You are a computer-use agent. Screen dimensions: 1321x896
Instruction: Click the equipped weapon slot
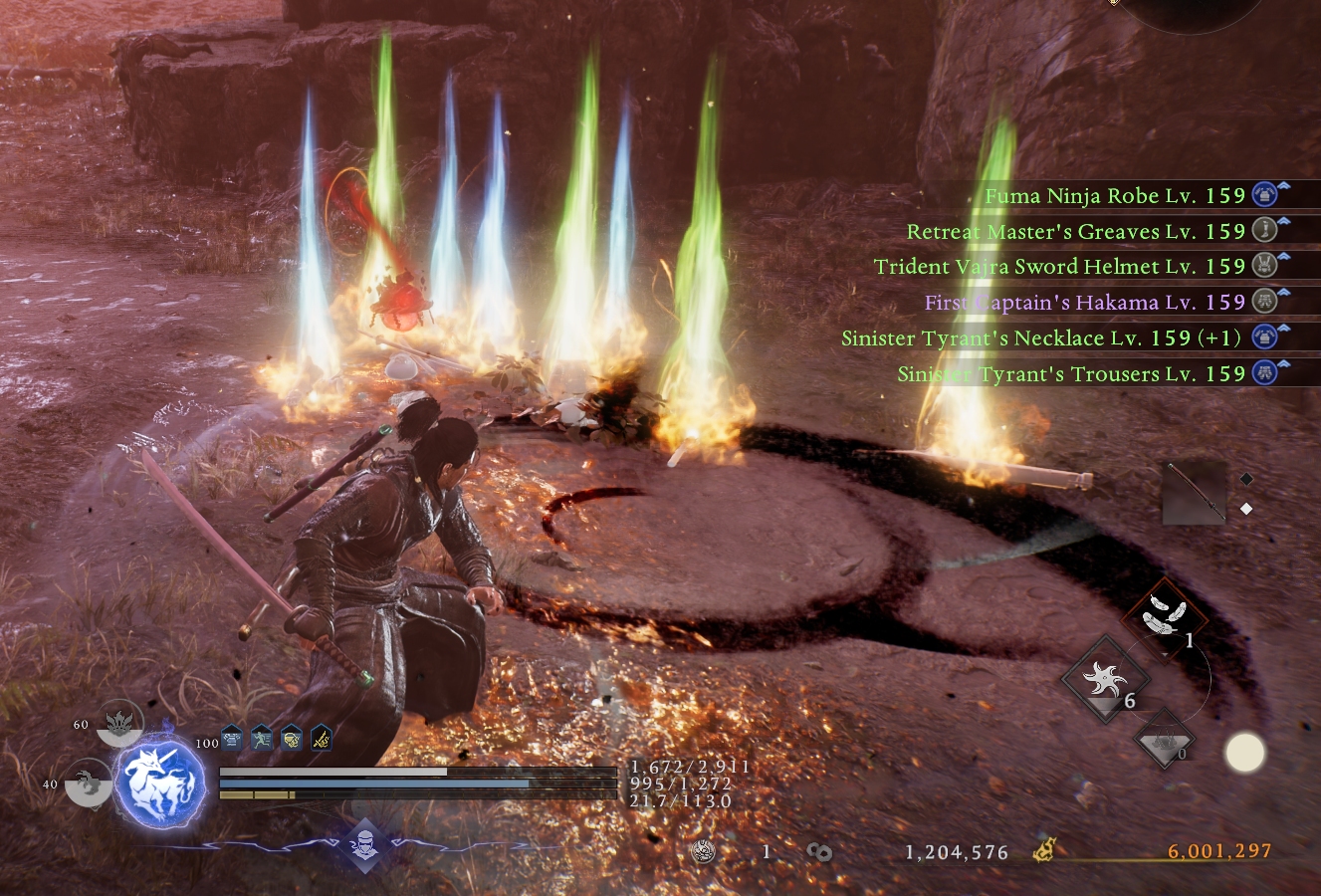pos(1195,492)
